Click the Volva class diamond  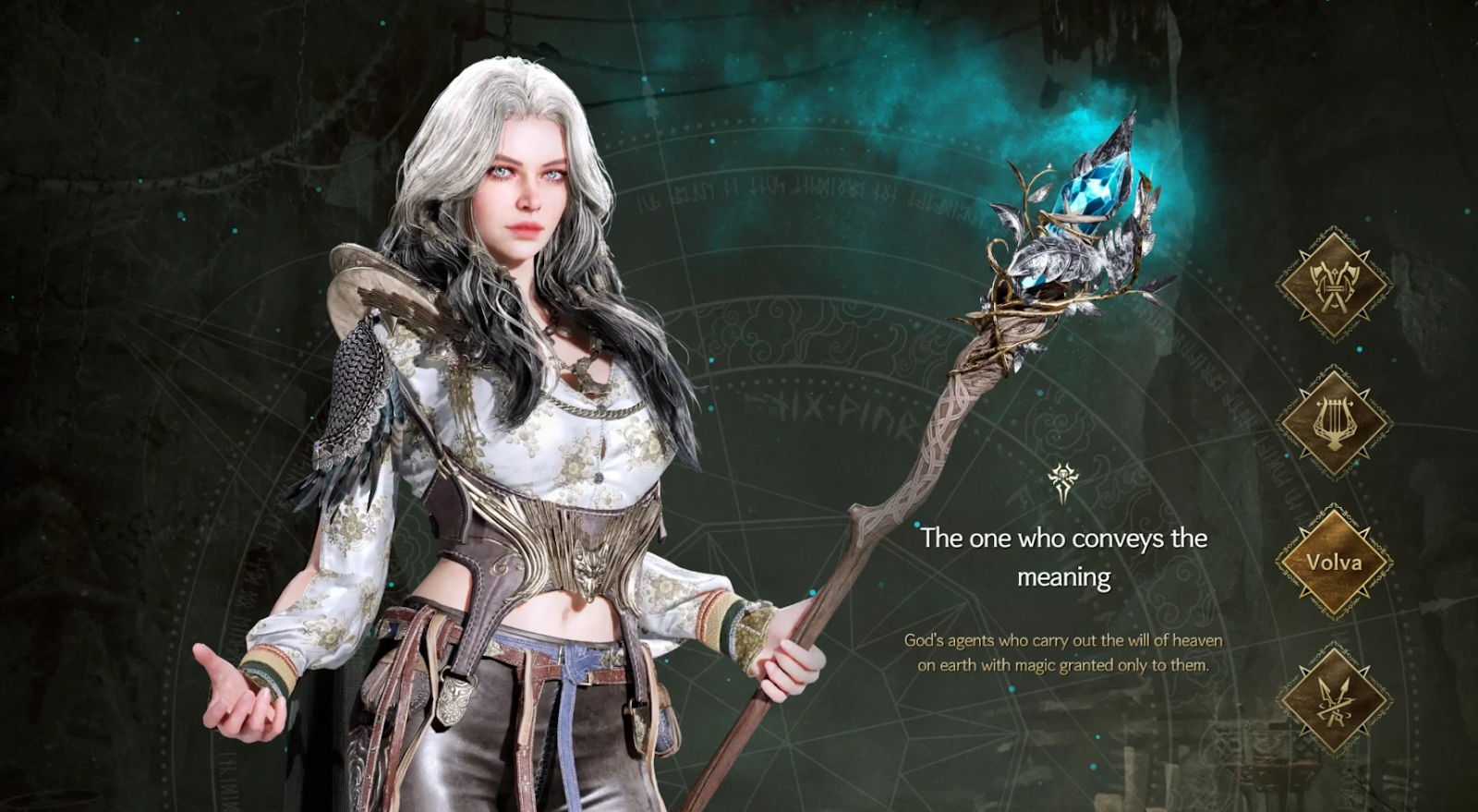click(x=1333, y=561)
